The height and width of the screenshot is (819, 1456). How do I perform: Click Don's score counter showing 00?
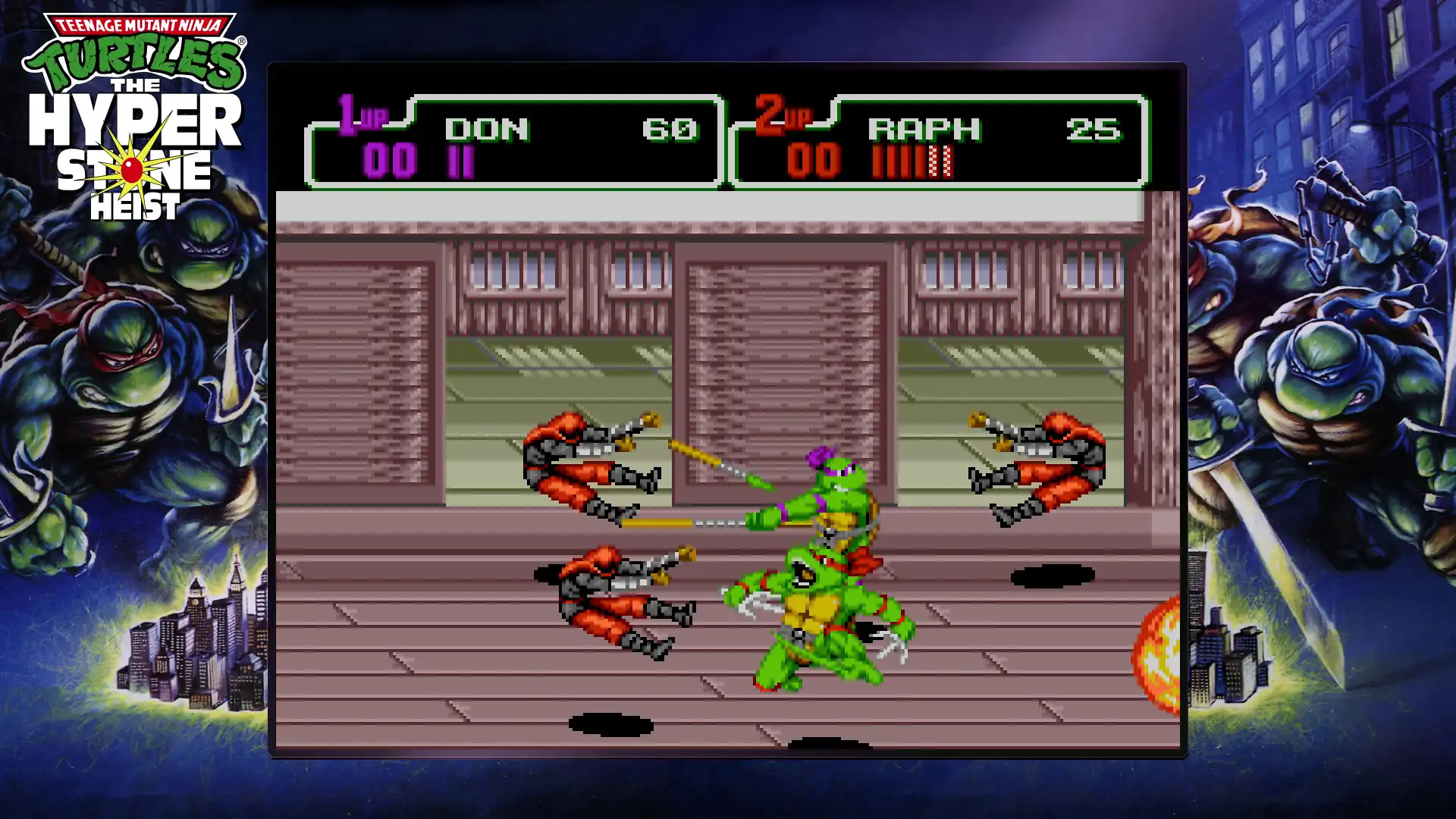391,161
